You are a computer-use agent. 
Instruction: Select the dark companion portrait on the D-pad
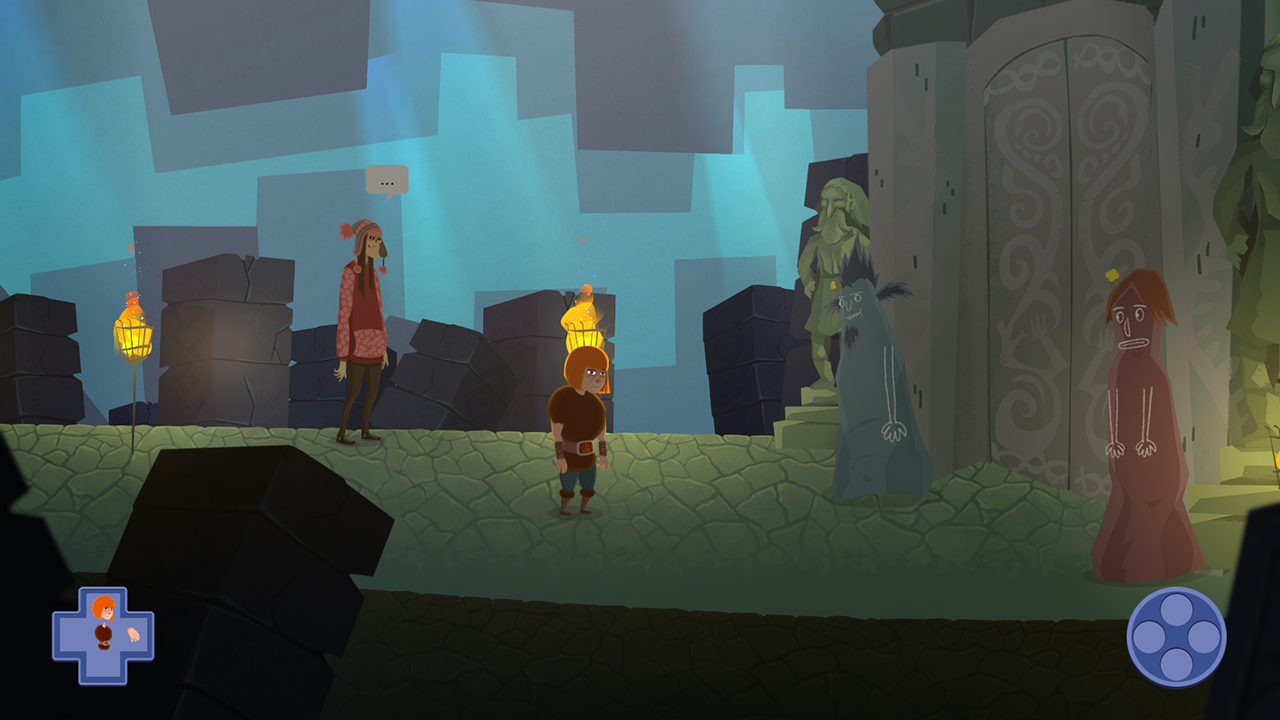(x=103, y=637)
